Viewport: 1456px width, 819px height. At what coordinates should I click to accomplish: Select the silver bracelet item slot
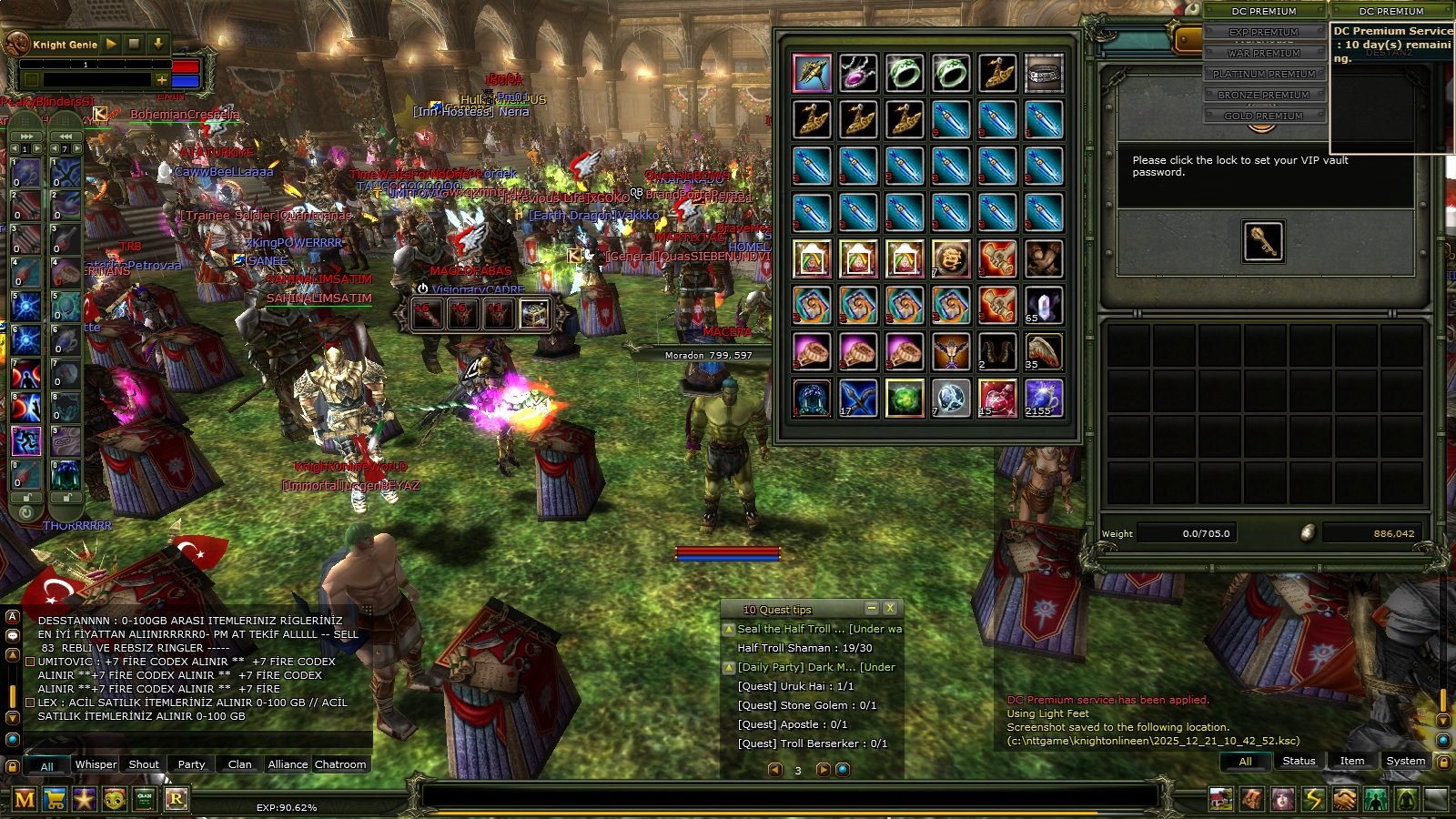[x=1044, y=73]
